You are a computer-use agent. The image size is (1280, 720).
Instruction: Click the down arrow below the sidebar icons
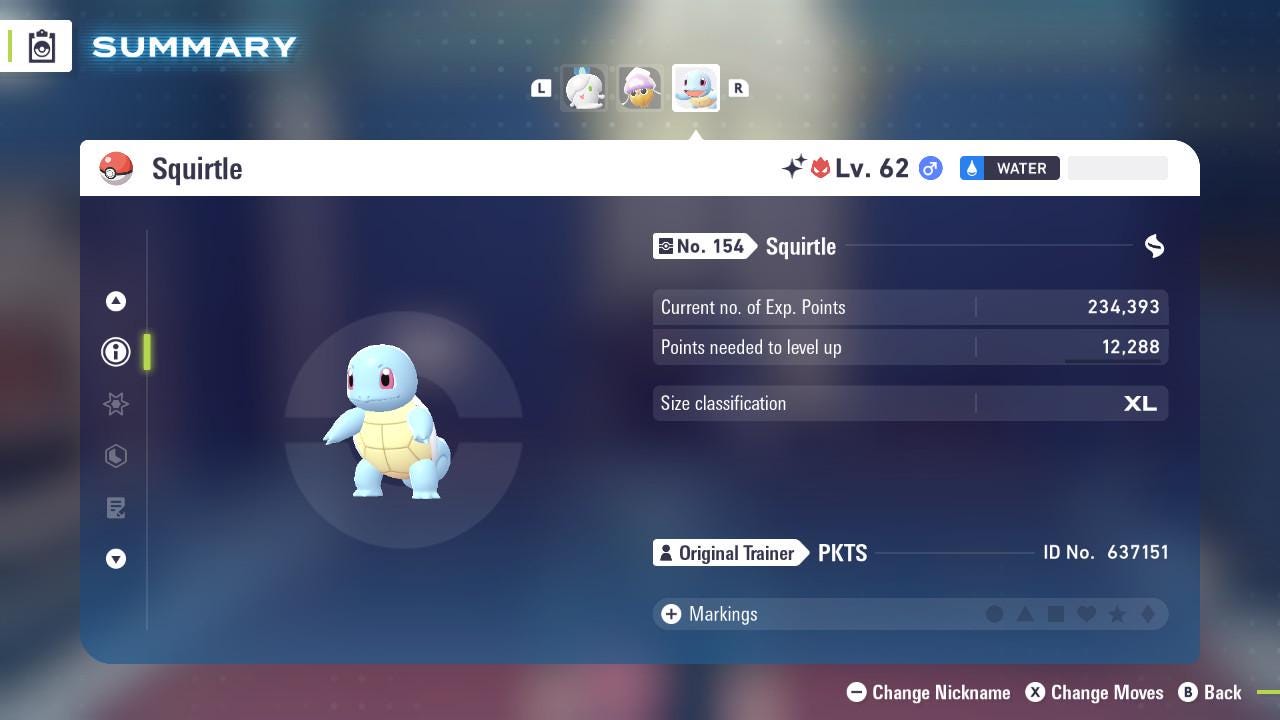116,559
